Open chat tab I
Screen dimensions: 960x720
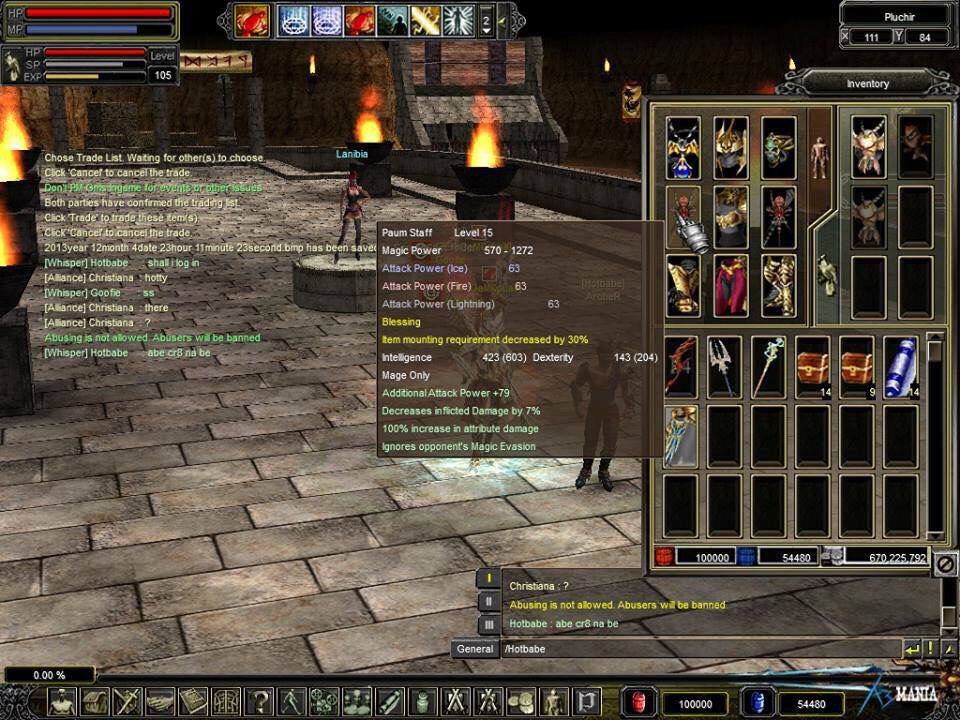(x=488, y=578)
